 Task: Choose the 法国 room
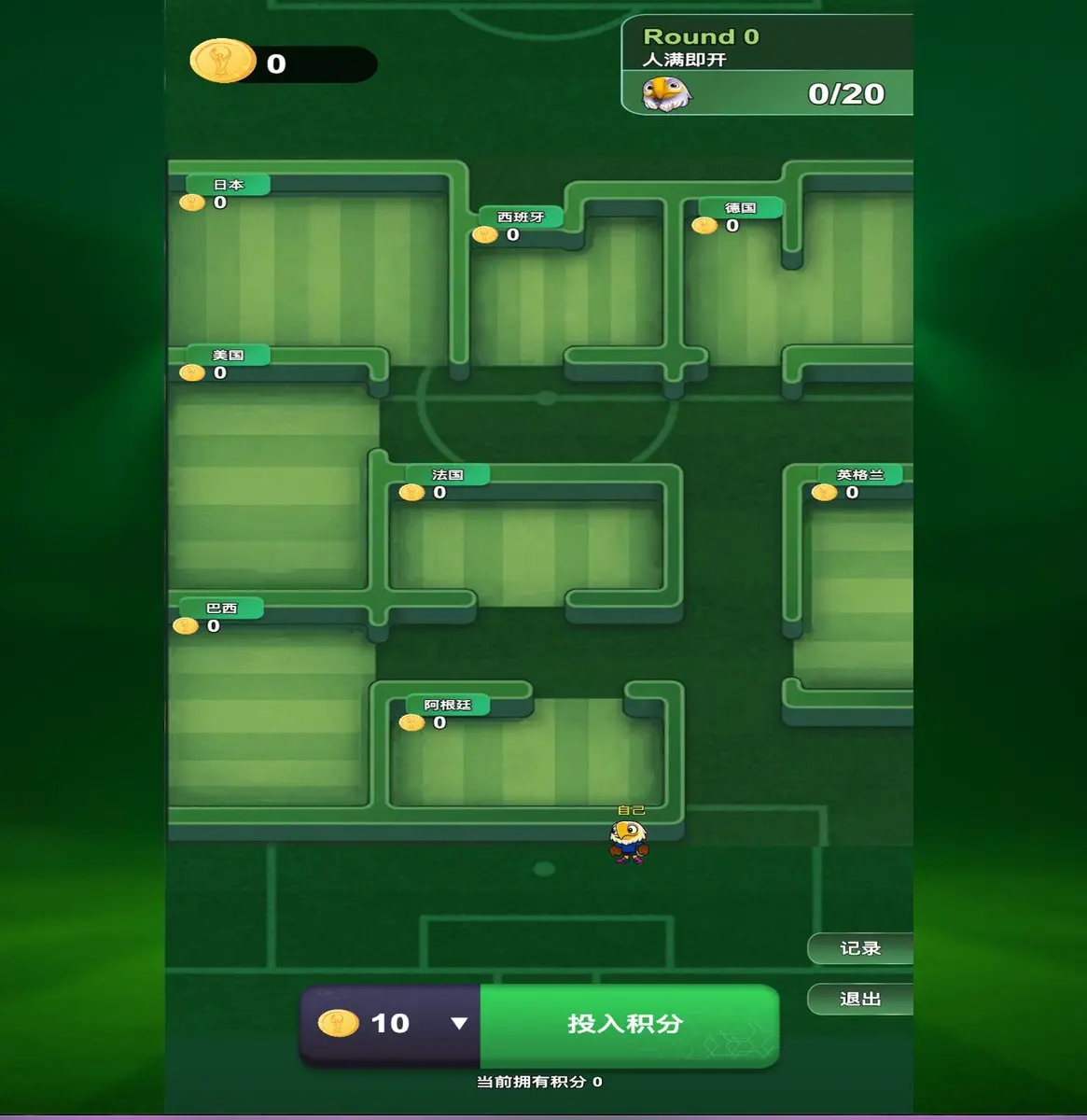pos(527,546)
